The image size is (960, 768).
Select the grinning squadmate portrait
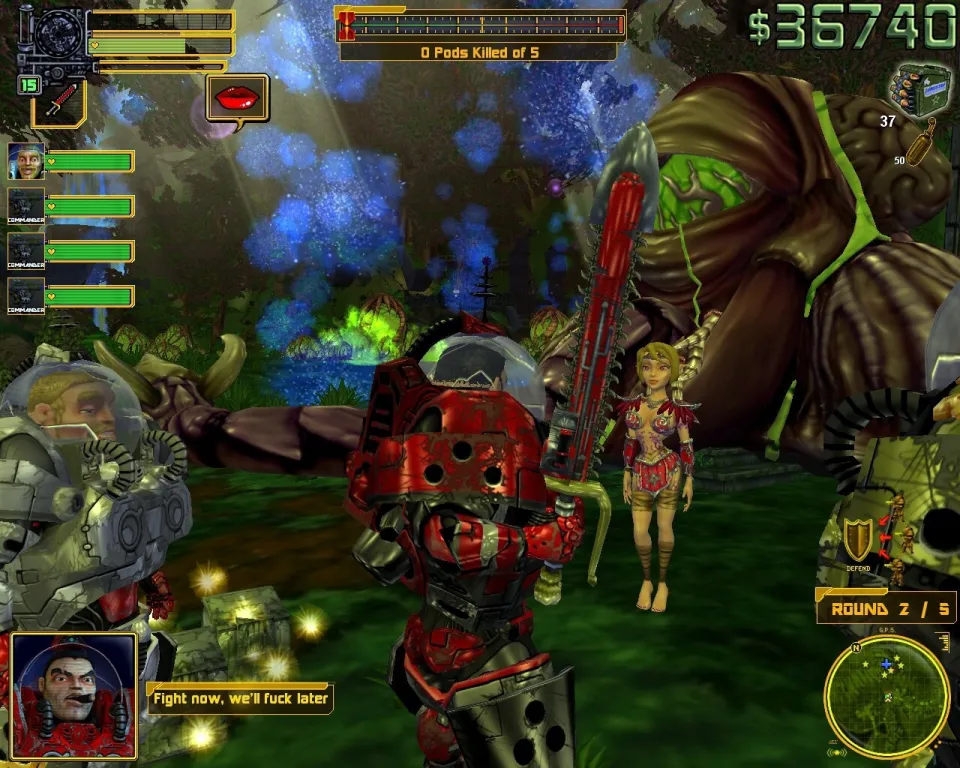26,160
